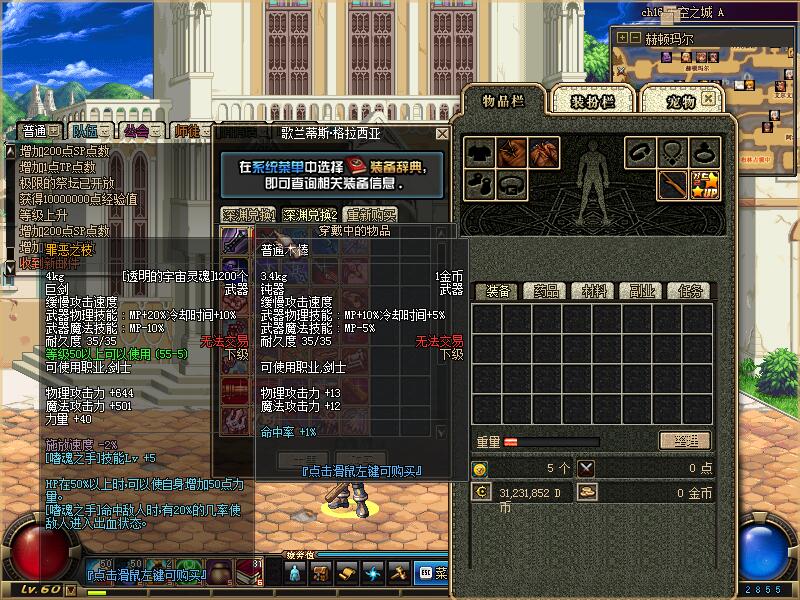Open the 深渊兑换1 shop tab
This screenshot has width=800, height=600.
247,214
